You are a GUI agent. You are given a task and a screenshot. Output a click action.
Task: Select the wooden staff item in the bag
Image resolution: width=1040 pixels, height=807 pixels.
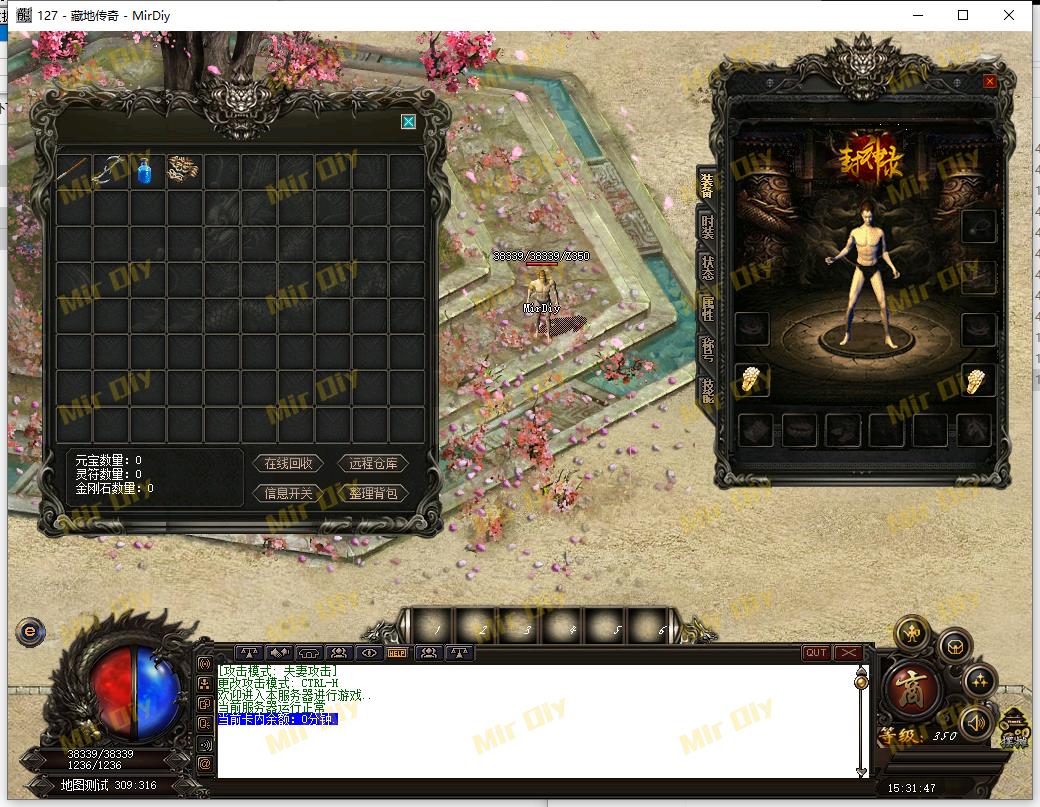[73, 171]
